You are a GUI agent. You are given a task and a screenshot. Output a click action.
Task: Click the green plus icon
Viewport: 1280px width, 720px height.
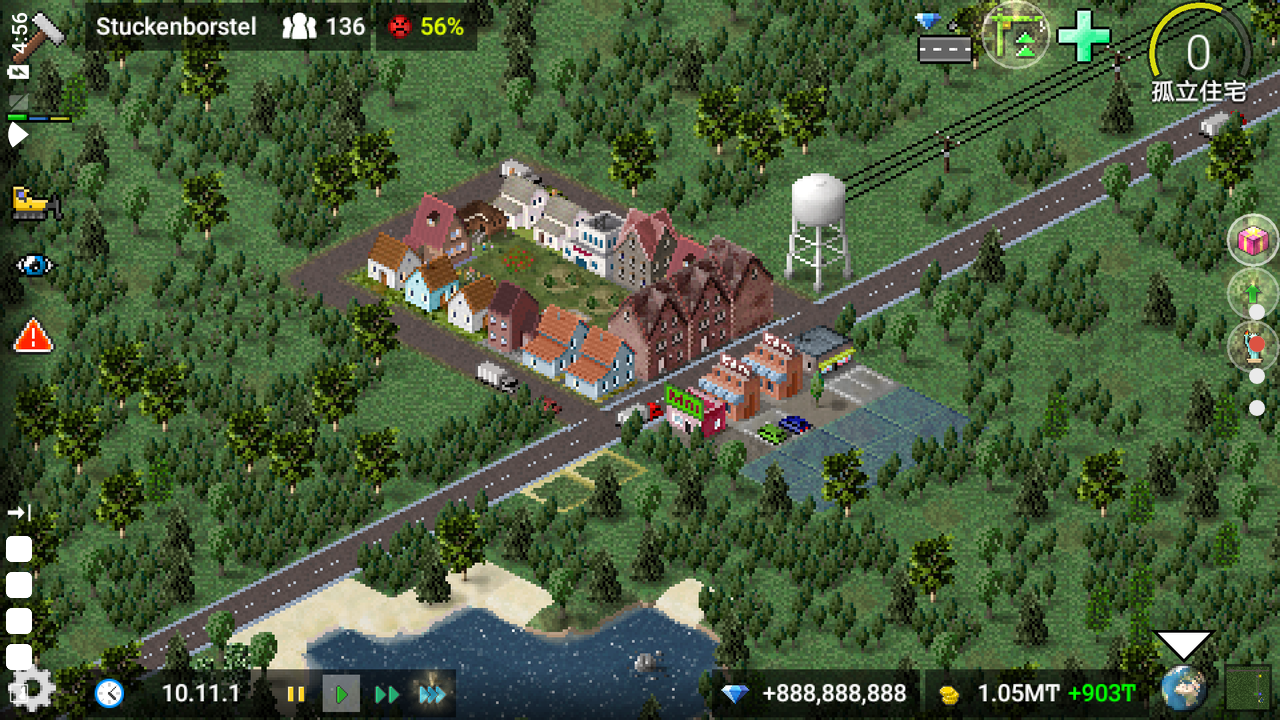(1085, 36)
